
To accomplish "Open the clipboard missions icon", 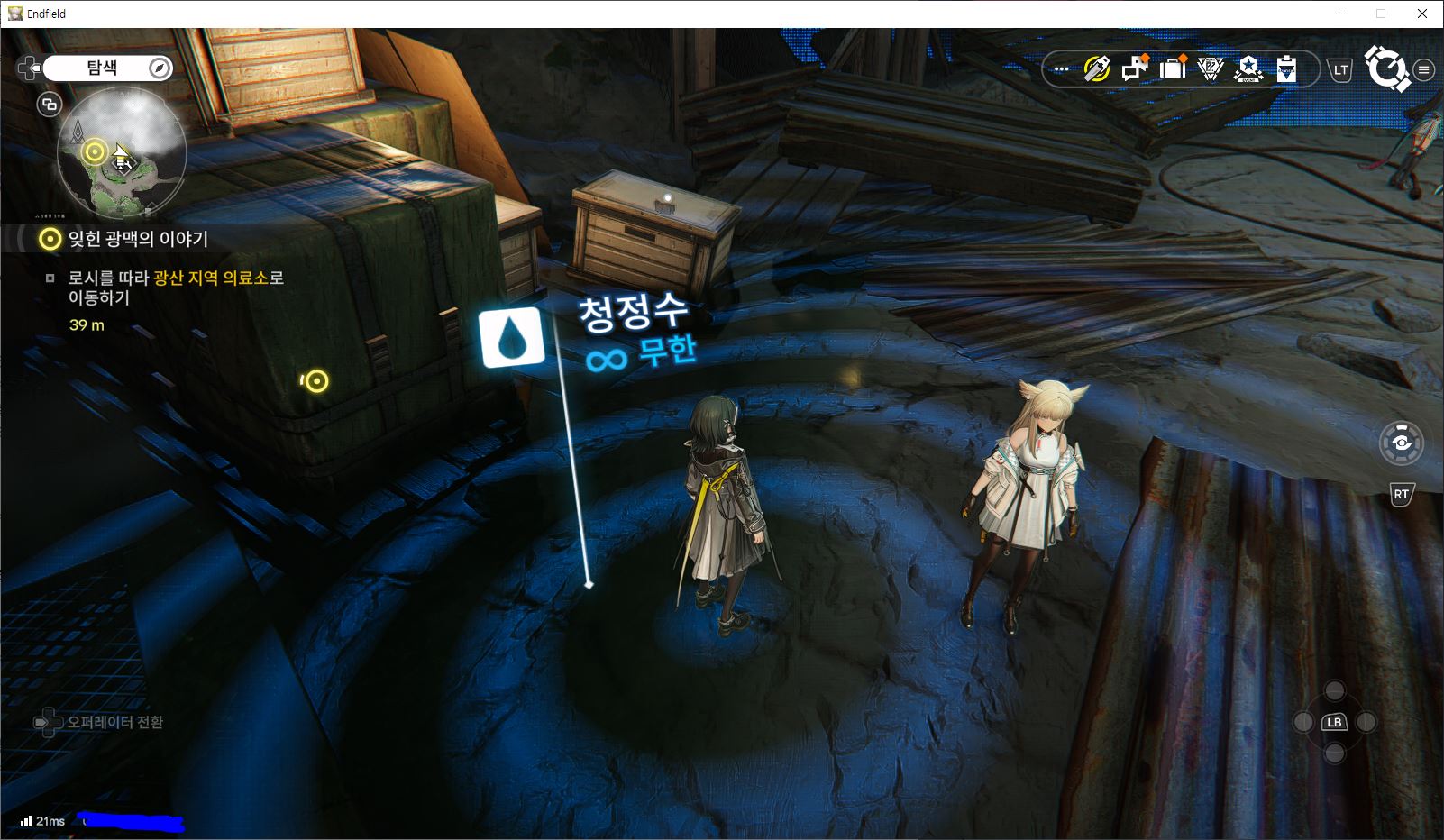I will point(1286,69).
